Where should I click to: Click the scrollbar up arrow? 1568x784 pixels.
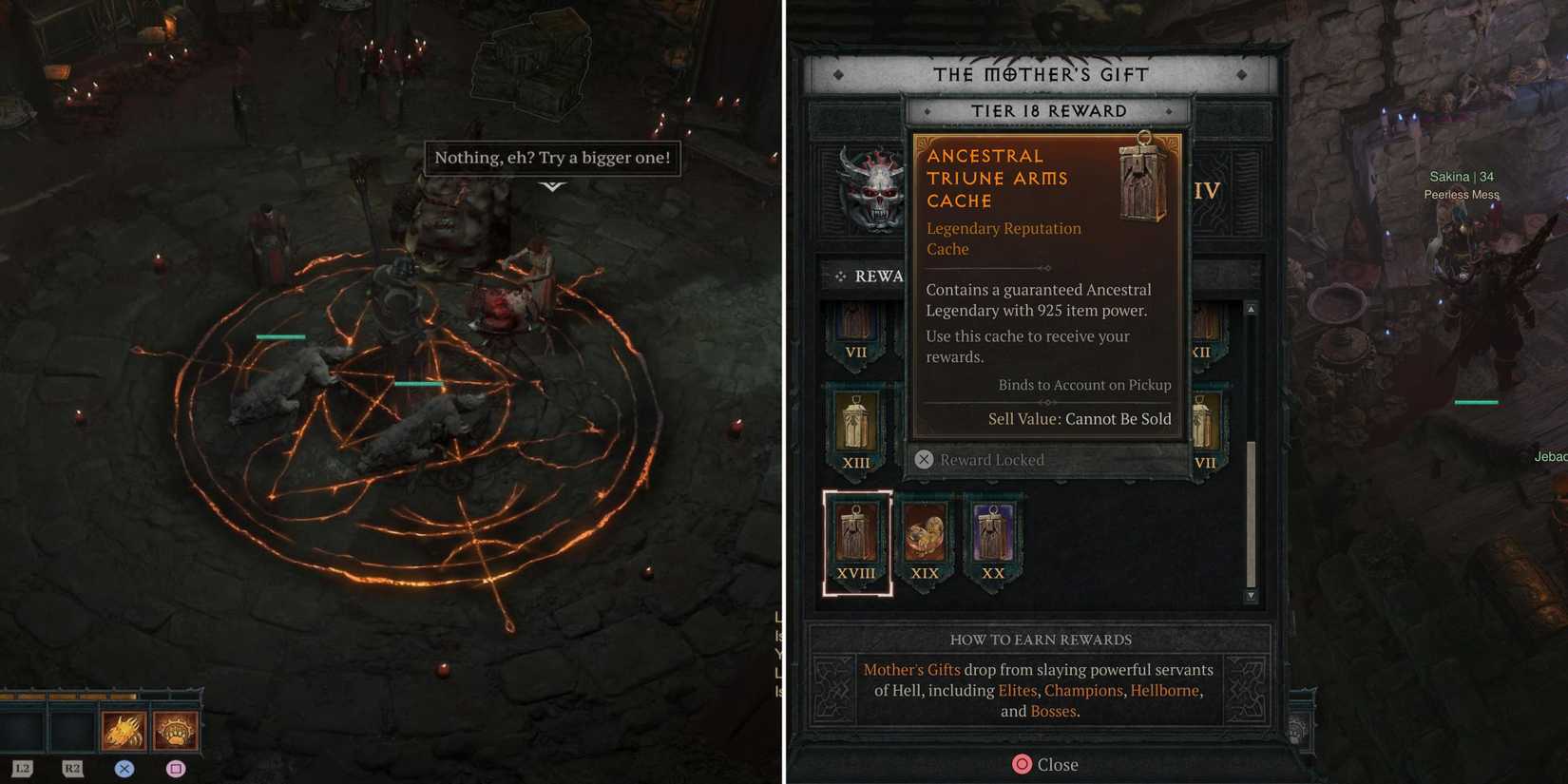[1249, 308]
